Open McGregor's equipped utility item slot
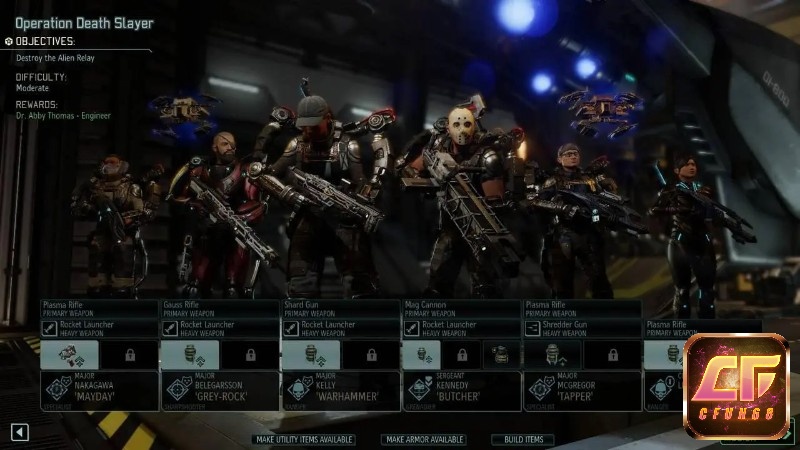The image size is (800, 450). [x=551, y=355]
